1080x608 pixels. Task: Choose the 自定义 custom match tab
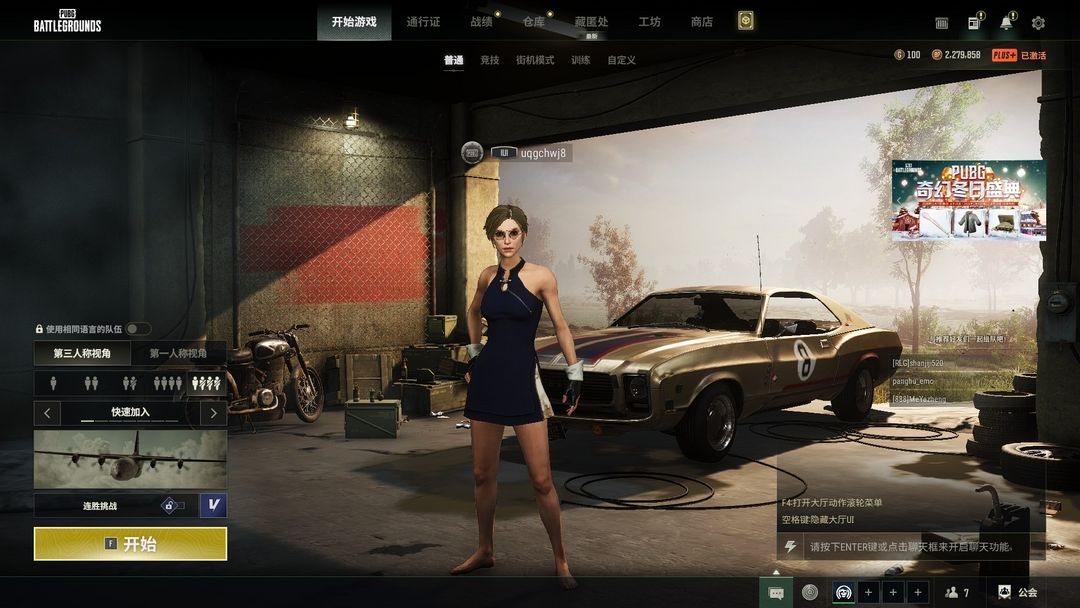click(621, 60)
